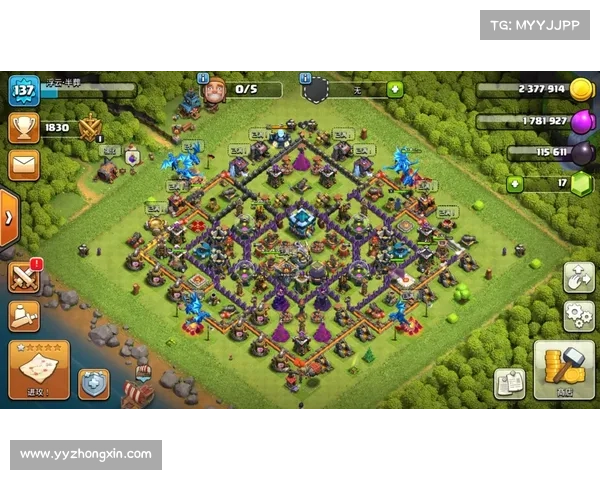Viewport: 600px width, 480px height.
Task: Open the Settings gear button
Action: [x=579, y=316]
